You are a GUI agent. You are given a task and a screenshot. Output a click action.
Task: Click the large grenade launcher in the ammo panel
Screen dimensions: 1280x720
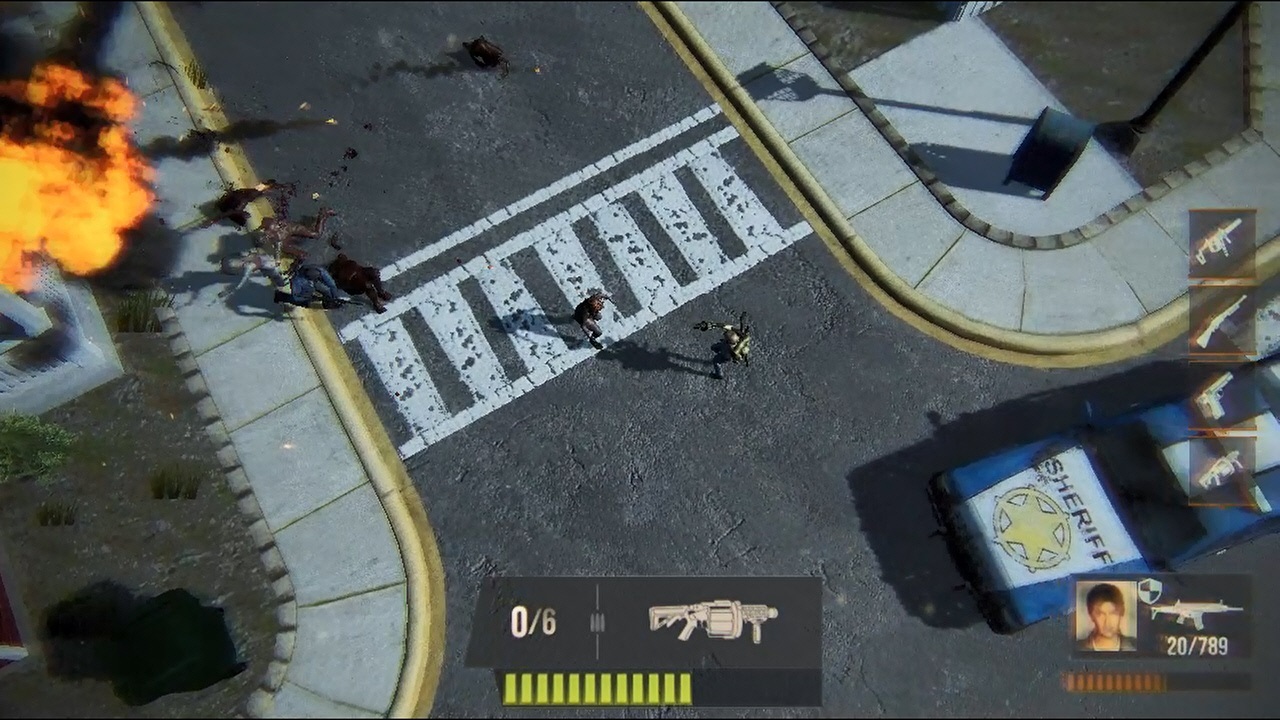[x=712, y=620]
